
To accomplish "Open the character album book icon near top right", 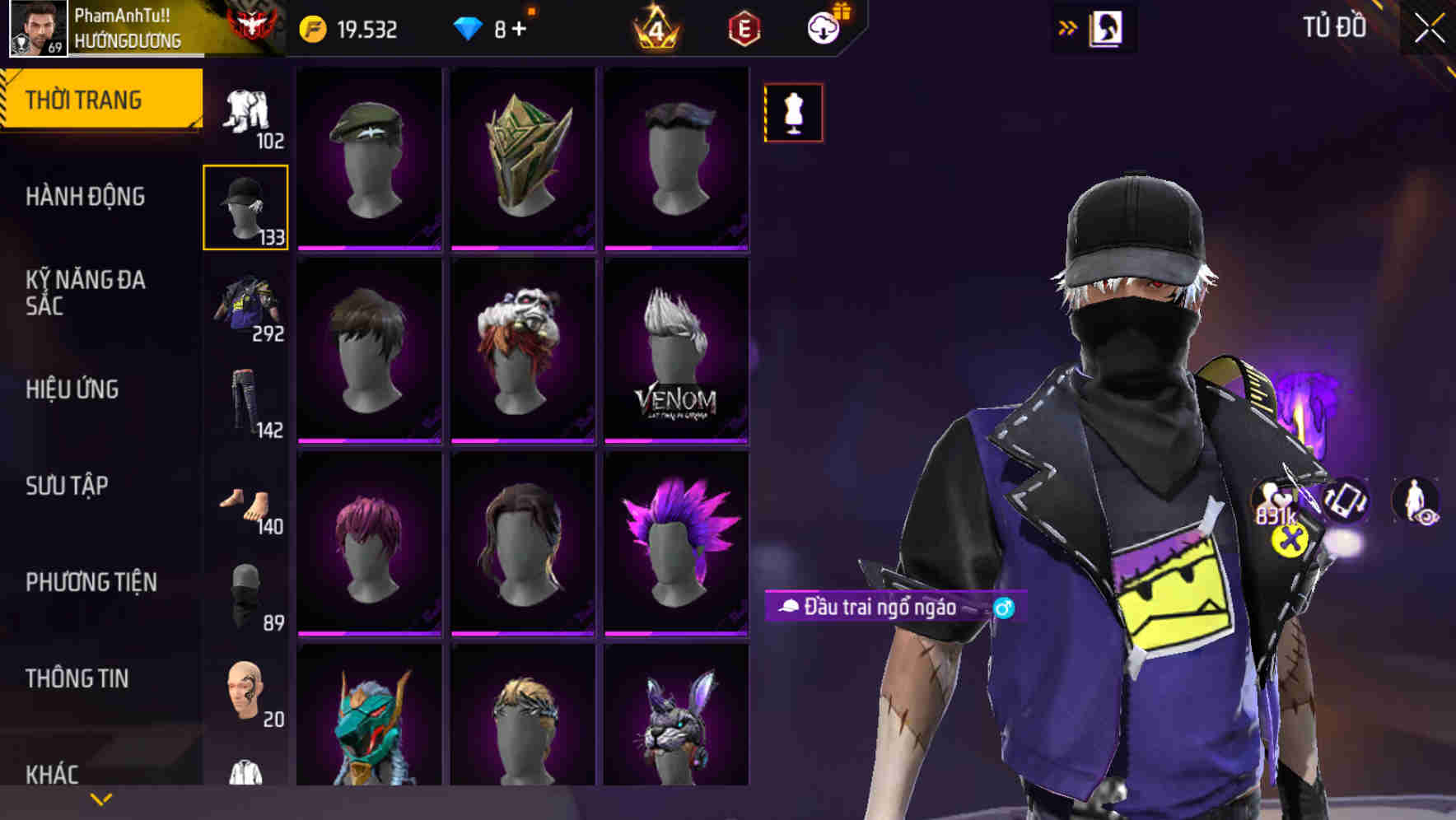I will point(1108,27).
